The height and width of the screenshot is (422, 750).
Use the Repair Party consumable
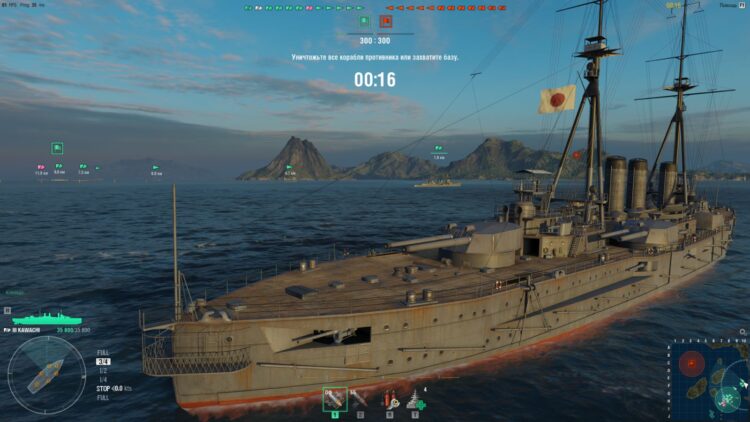(x=415, y=398)
